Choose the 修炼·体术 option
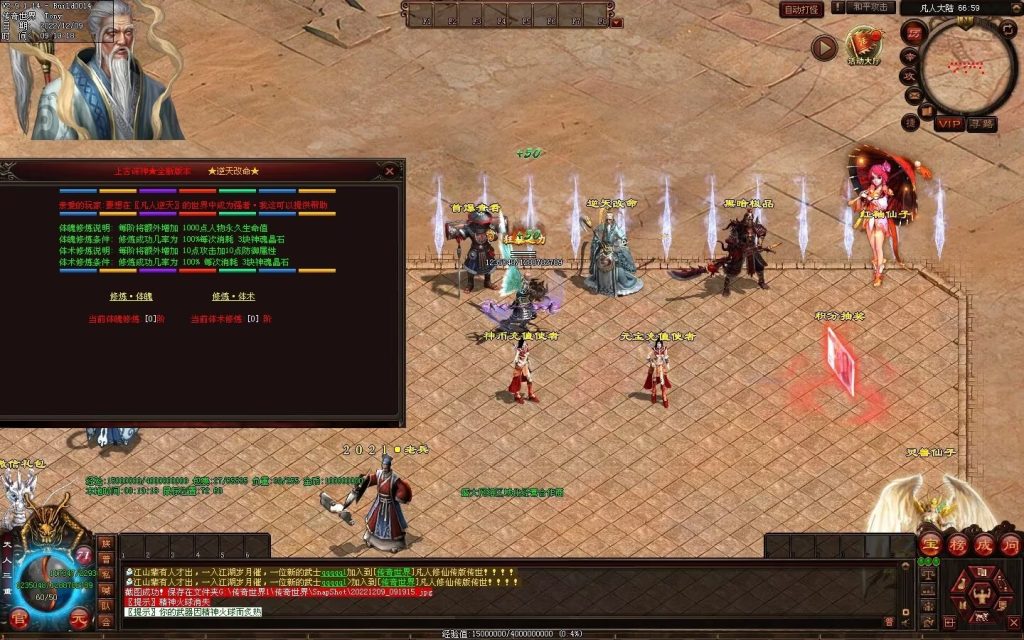The width and height of the screenshot is (1024, 640). pos(227,297)
